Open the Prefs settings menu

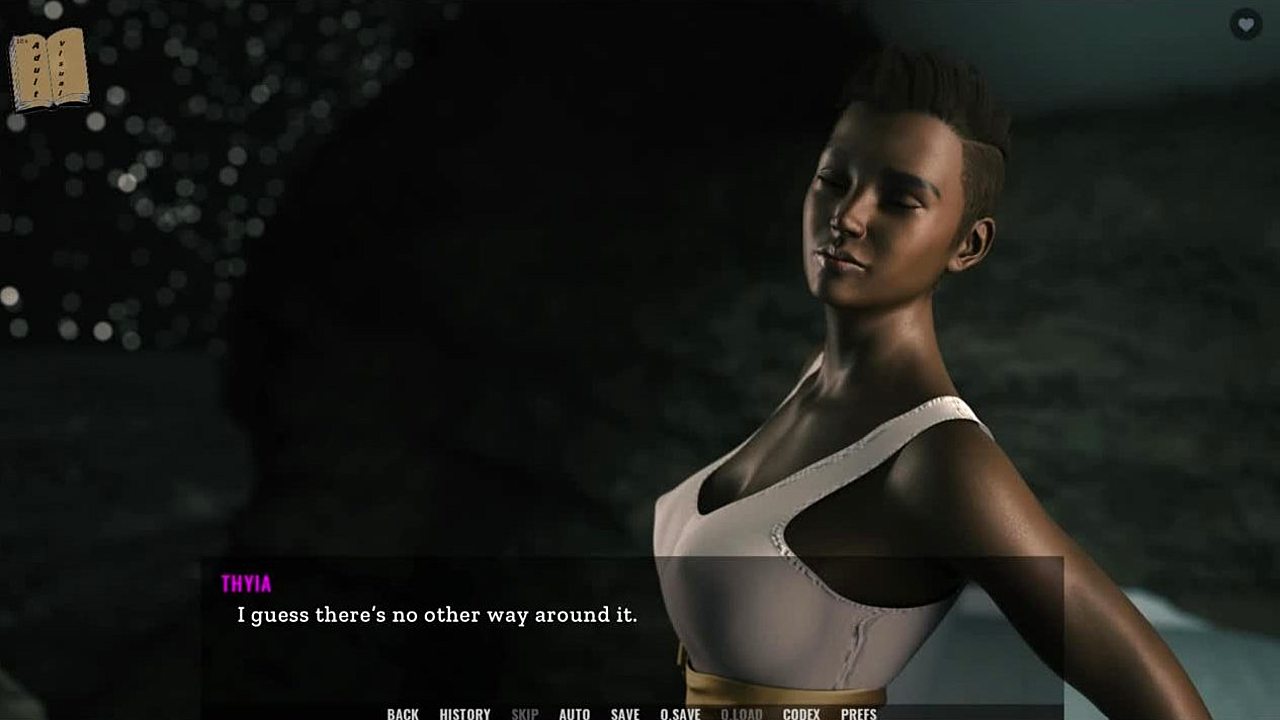[858, 713]
